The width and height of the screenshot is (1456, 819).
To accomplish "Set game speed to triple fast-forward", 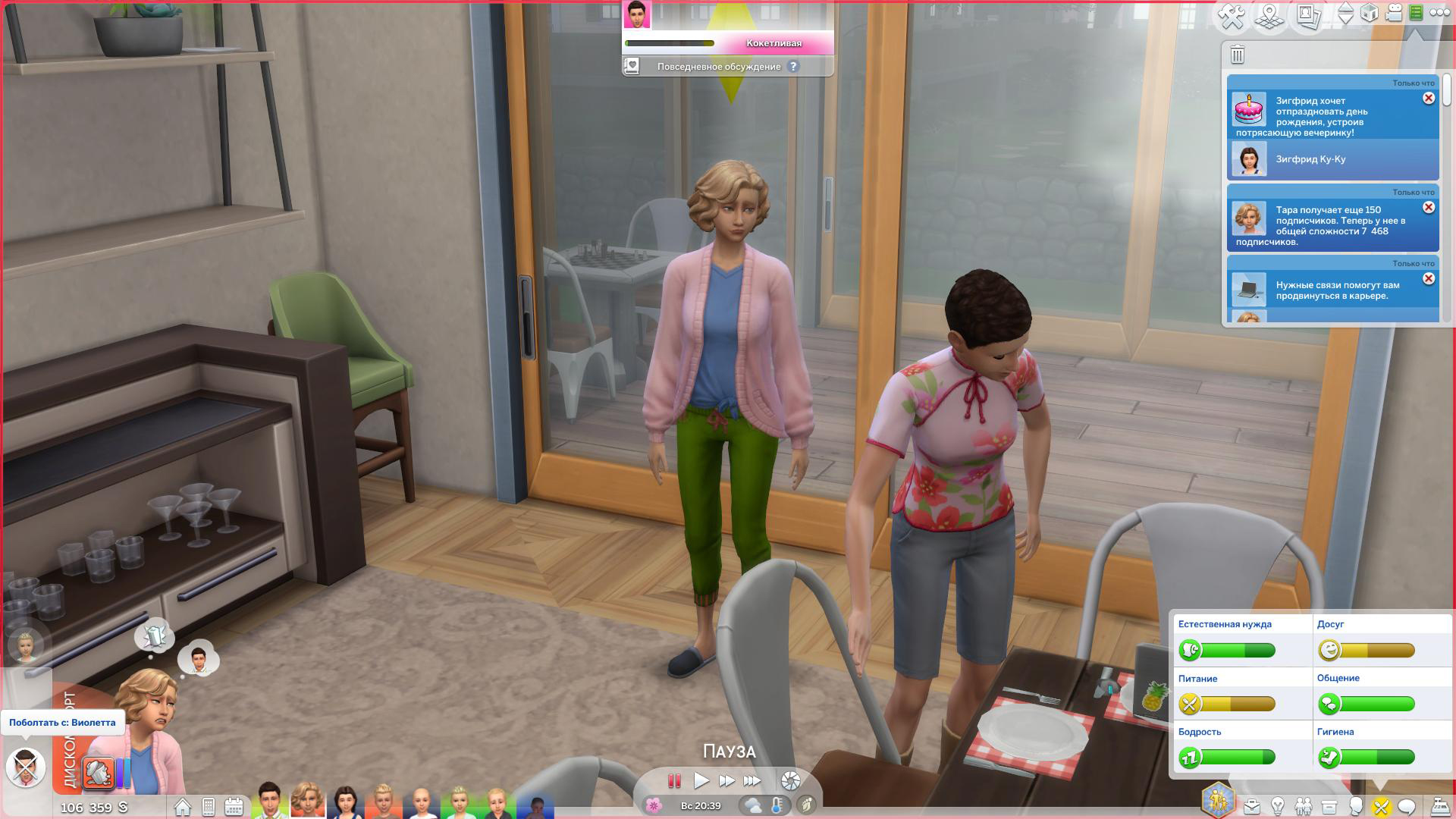I will click(752, 780).
